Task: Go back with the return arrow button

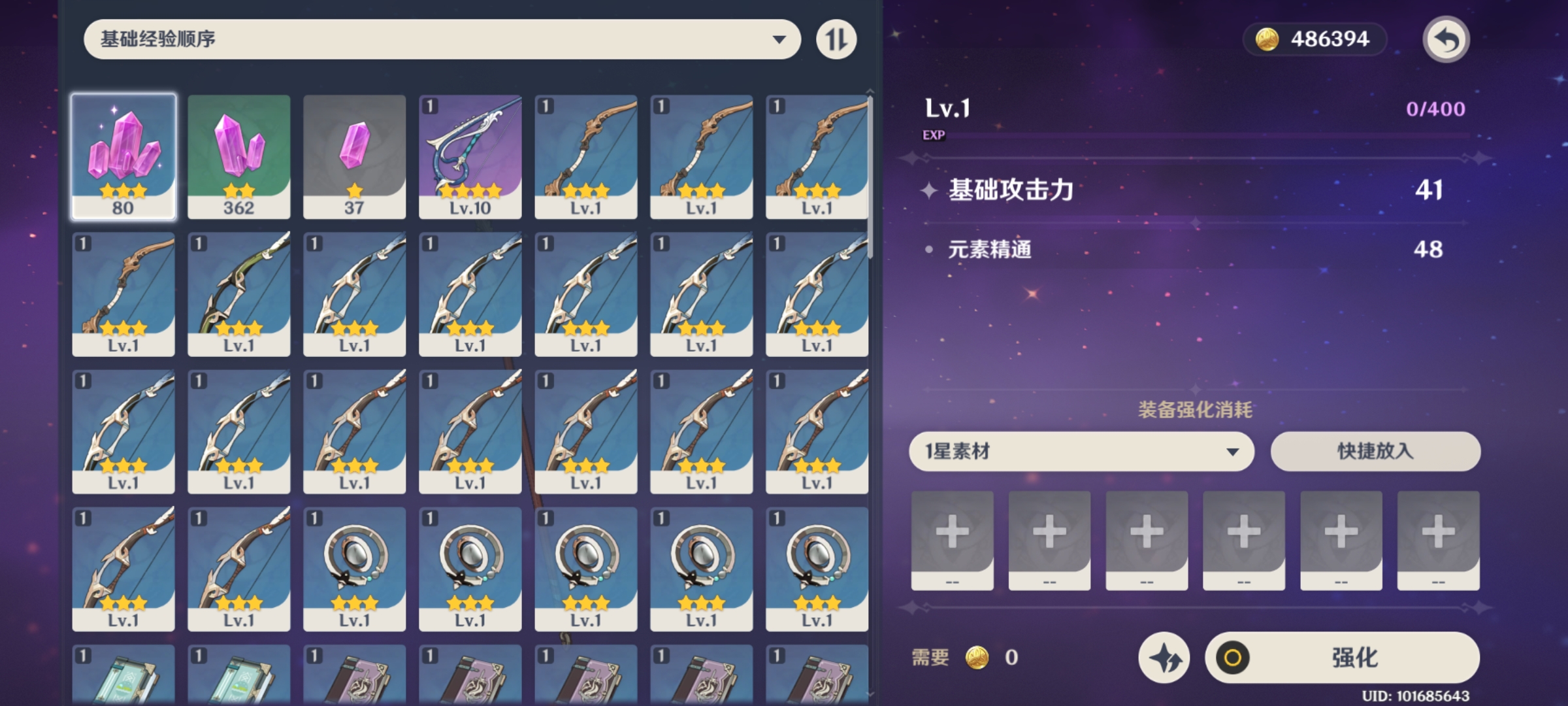Action: [x=1446, y=39]
